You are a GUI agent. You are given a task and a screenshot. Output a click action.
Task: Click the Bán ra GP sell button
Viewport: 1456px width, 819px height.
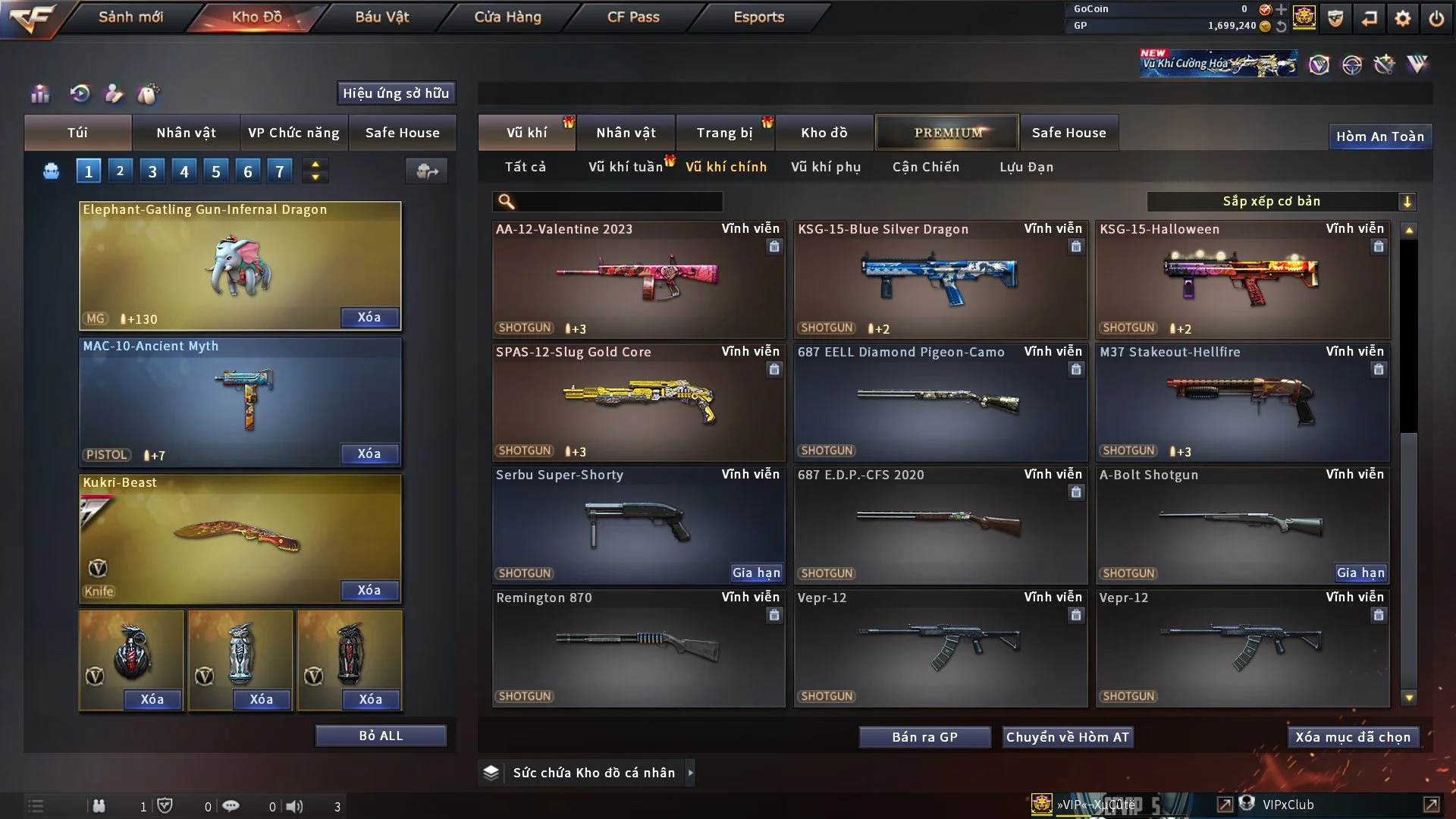924,737
